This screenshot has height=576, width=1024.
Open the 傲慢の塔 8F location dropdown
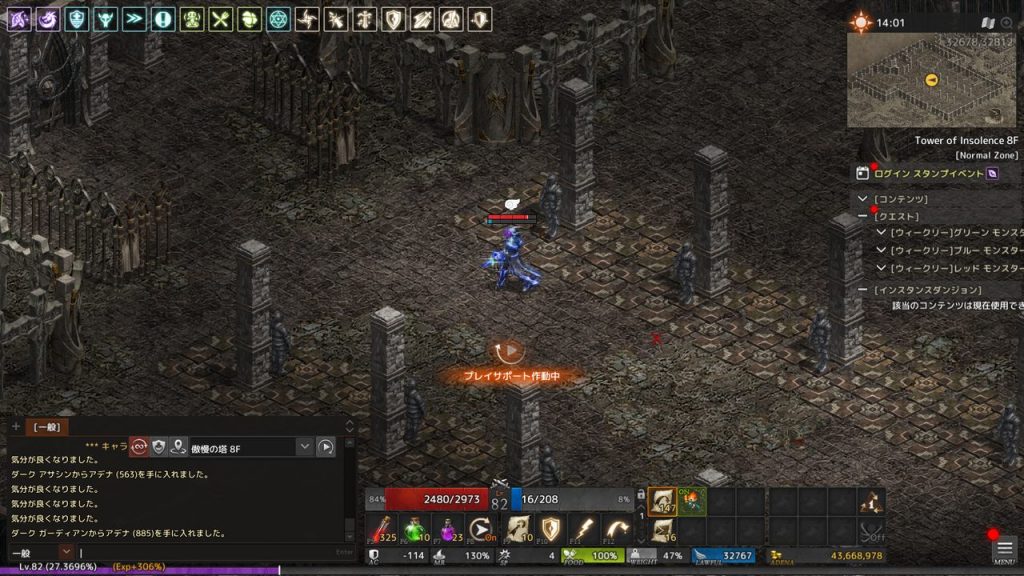coord(305,447)
